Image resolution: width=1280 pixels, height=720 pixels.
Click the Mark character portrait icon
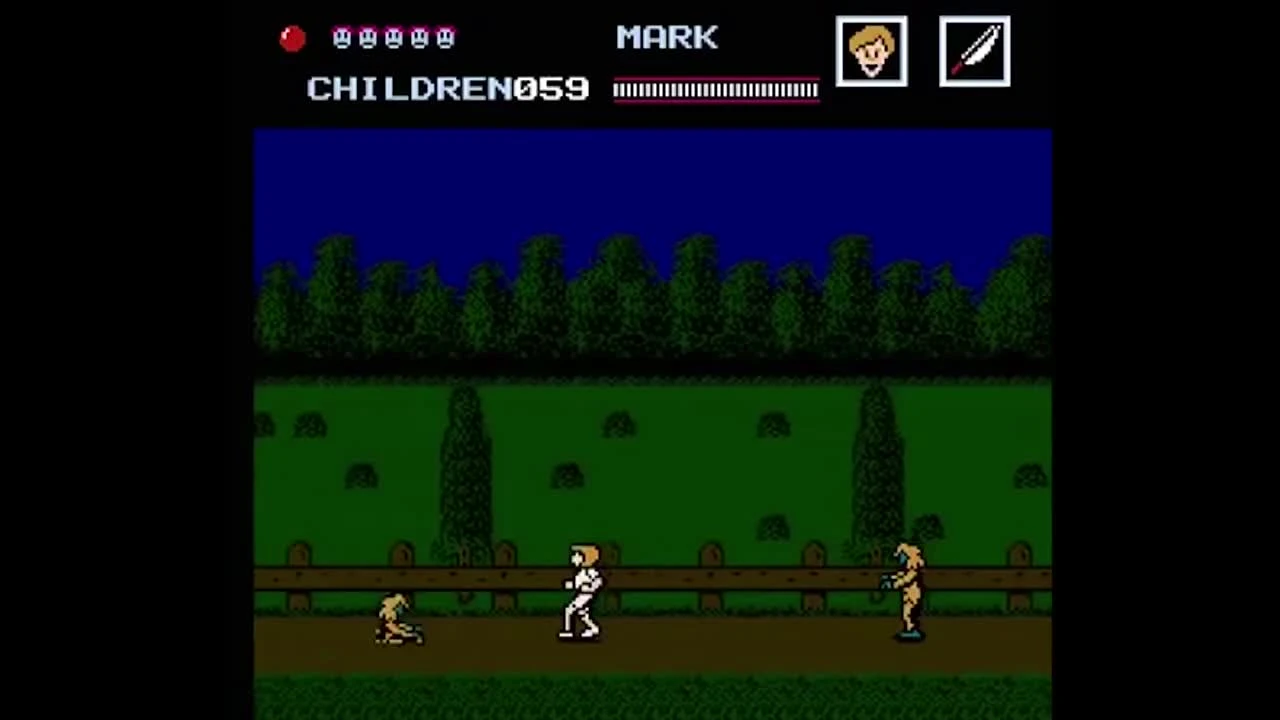coord(871,51)
